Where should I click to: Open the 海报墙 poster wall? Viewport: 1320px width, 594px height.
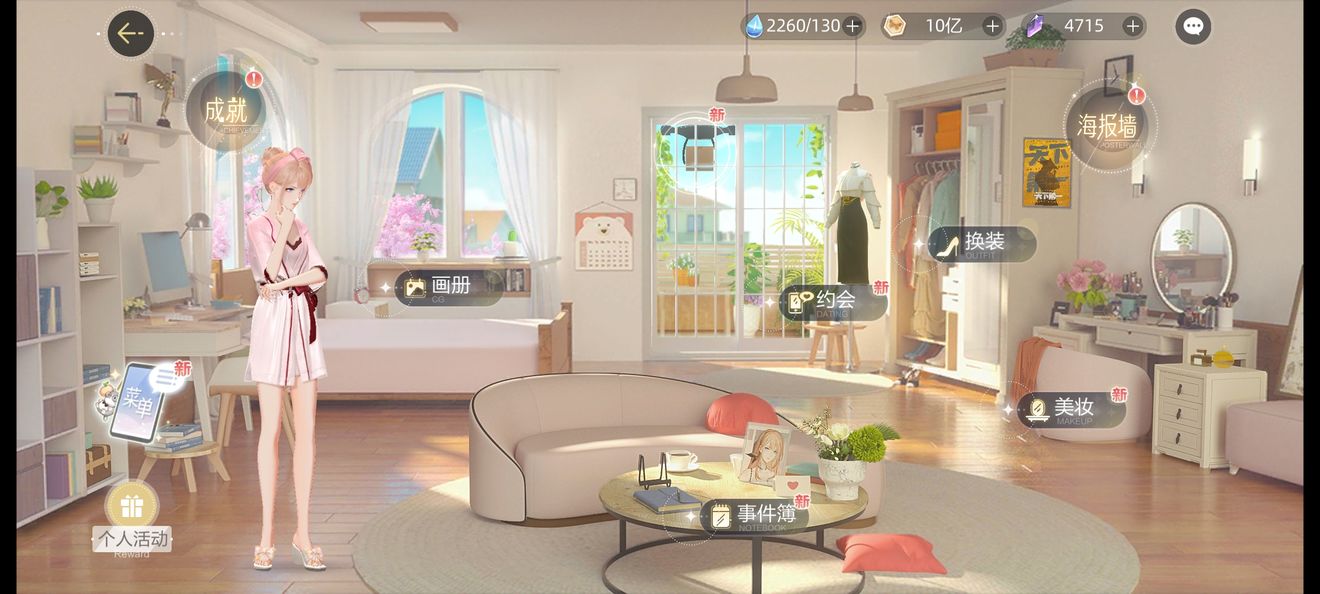1108,125
